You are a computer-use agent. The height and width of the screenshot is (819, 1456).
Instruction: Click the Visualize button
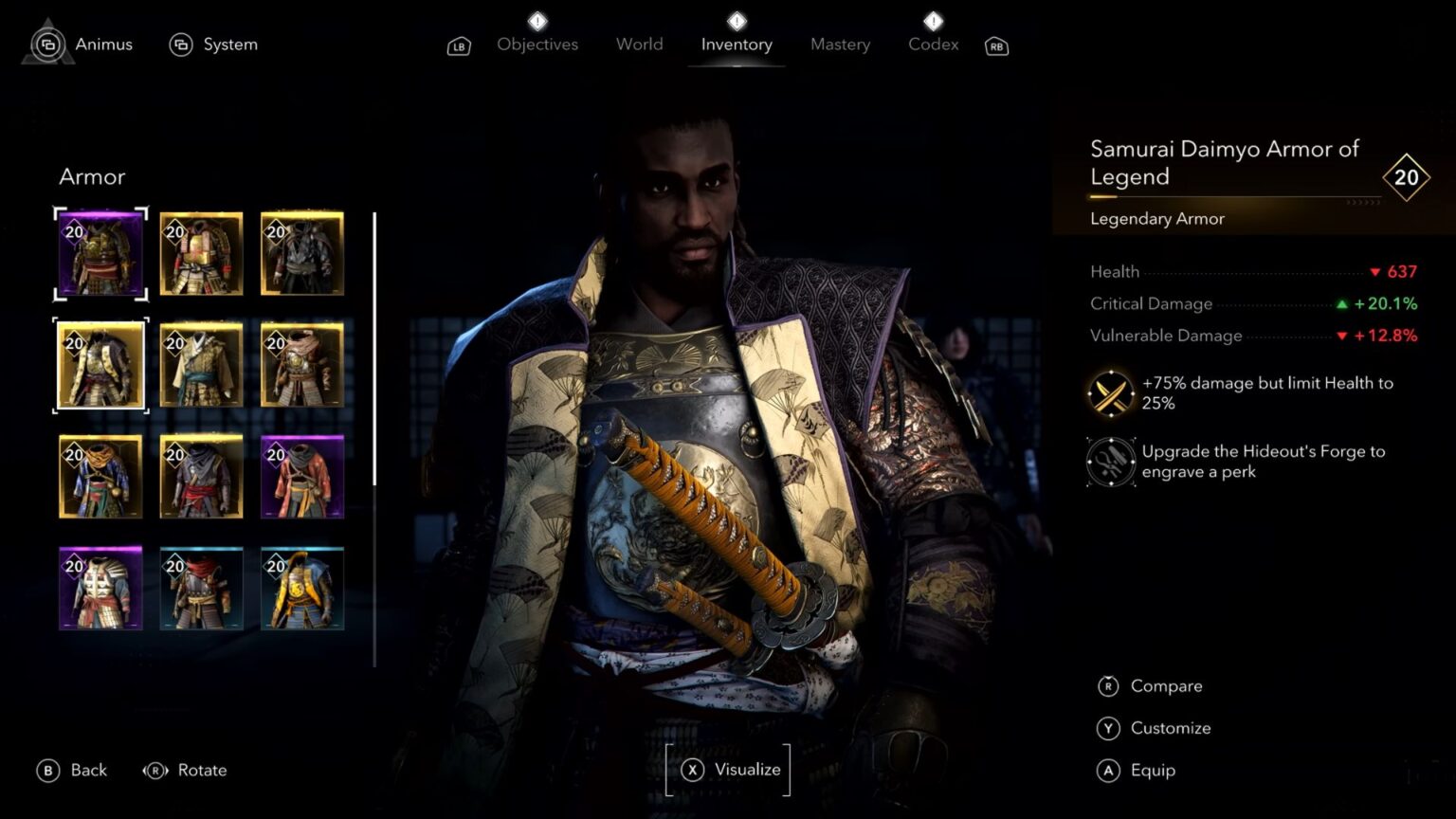[x=727, y=770]
